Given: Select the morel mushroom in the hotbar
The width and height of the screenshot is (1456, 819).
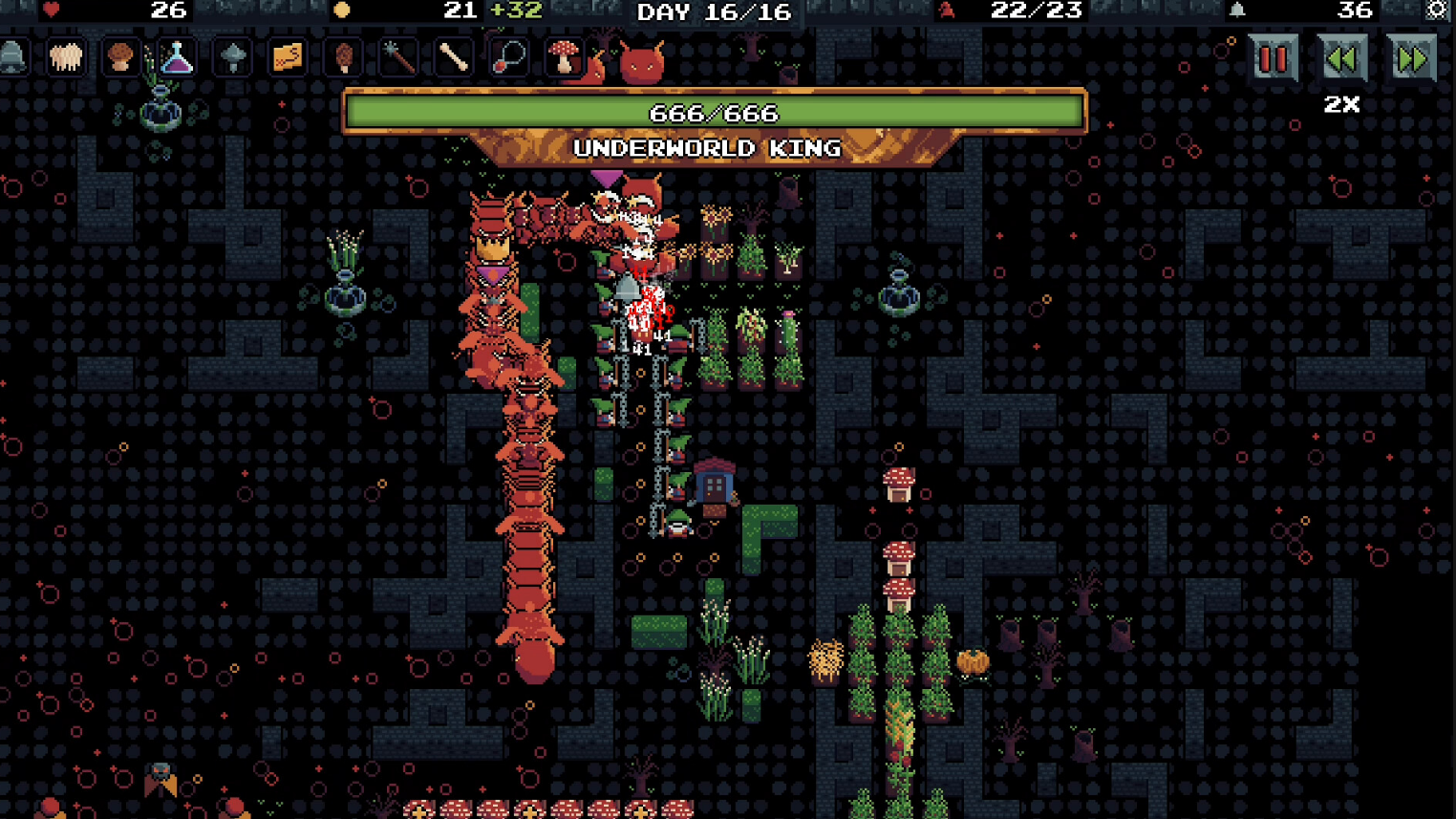Looking at the screenshot, I should 341,57.
